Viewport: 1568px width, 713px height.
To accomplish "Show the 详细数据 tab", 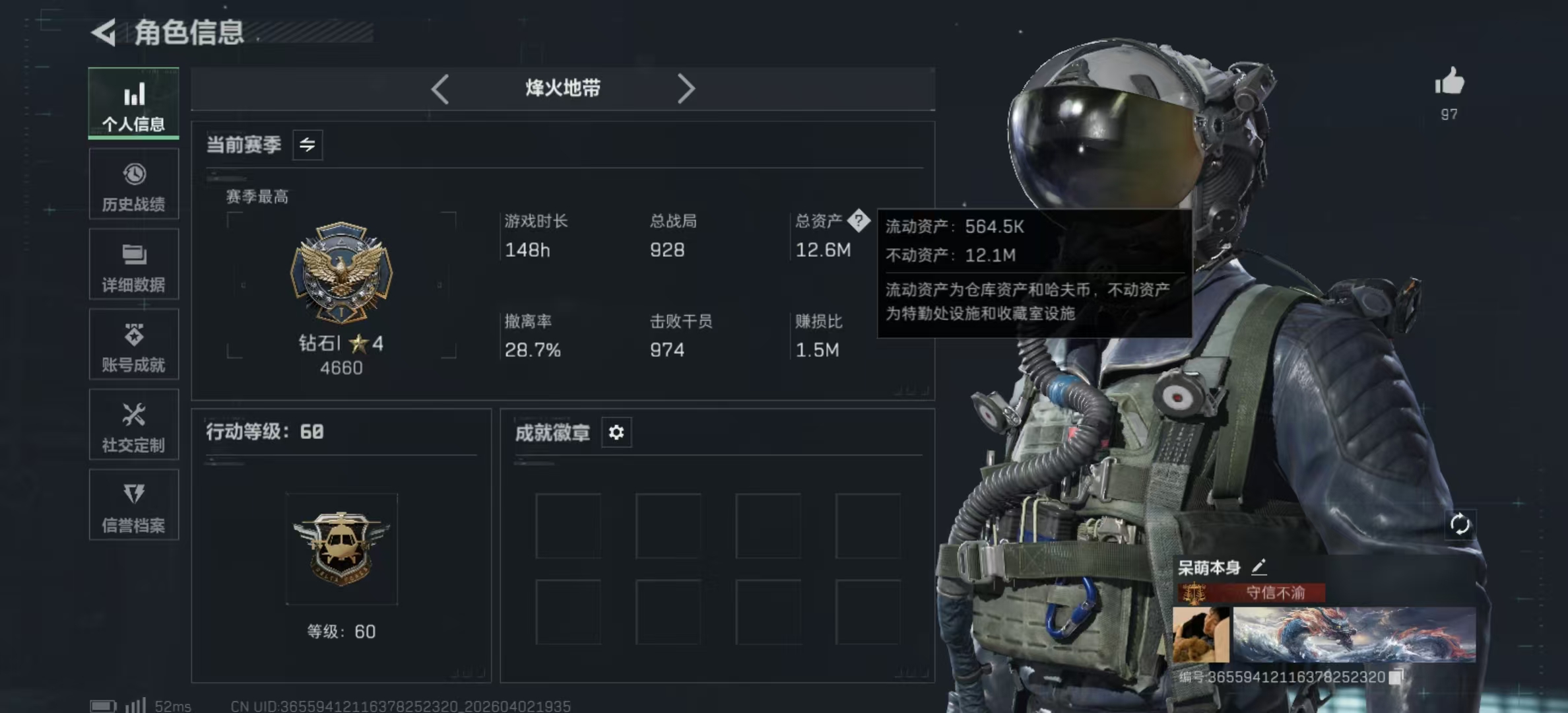I will pyautogui.click(x=133, y=265).
